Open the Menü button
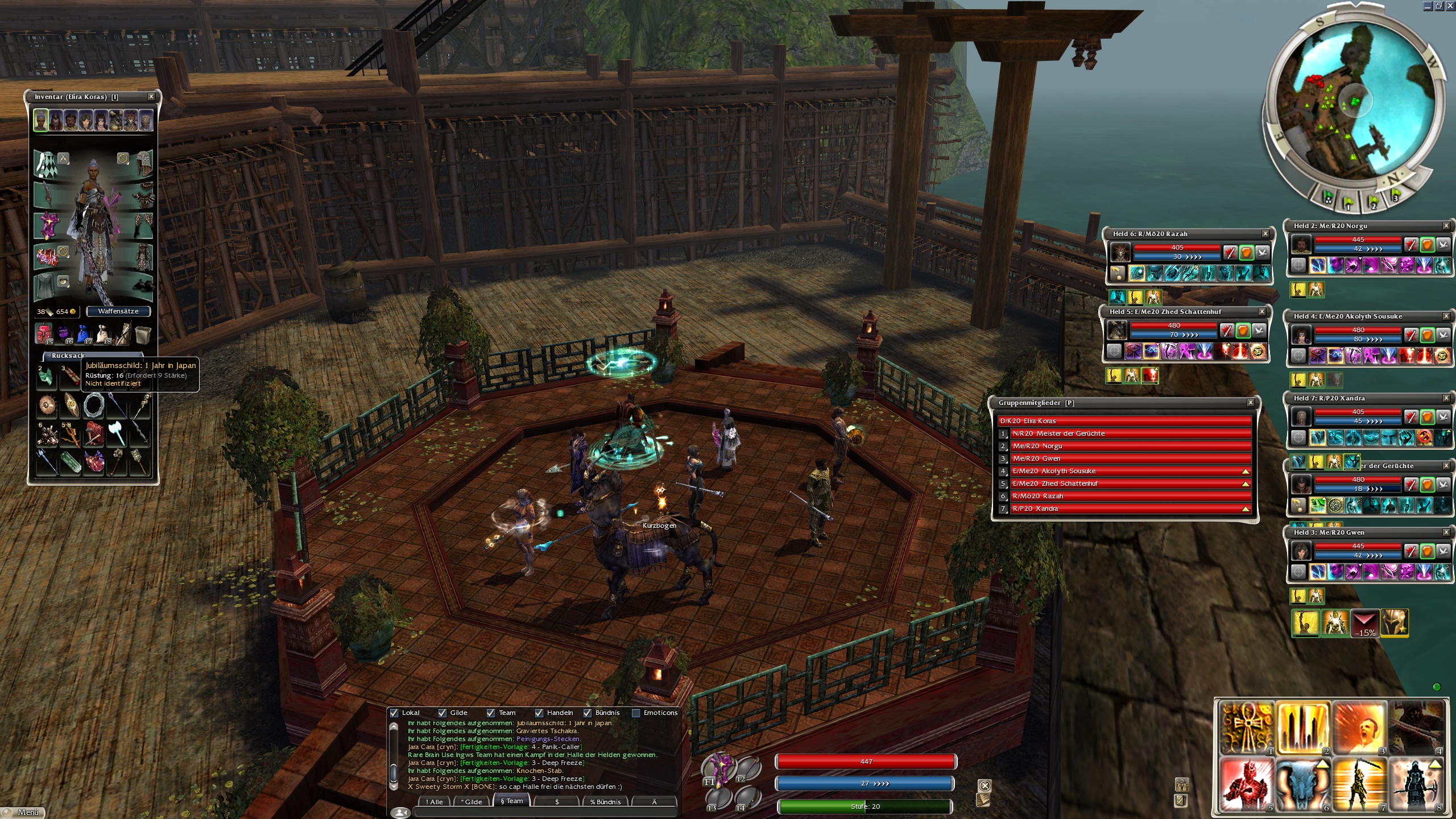Screen dimensions: 1456x819 click(x=23, y=812)
